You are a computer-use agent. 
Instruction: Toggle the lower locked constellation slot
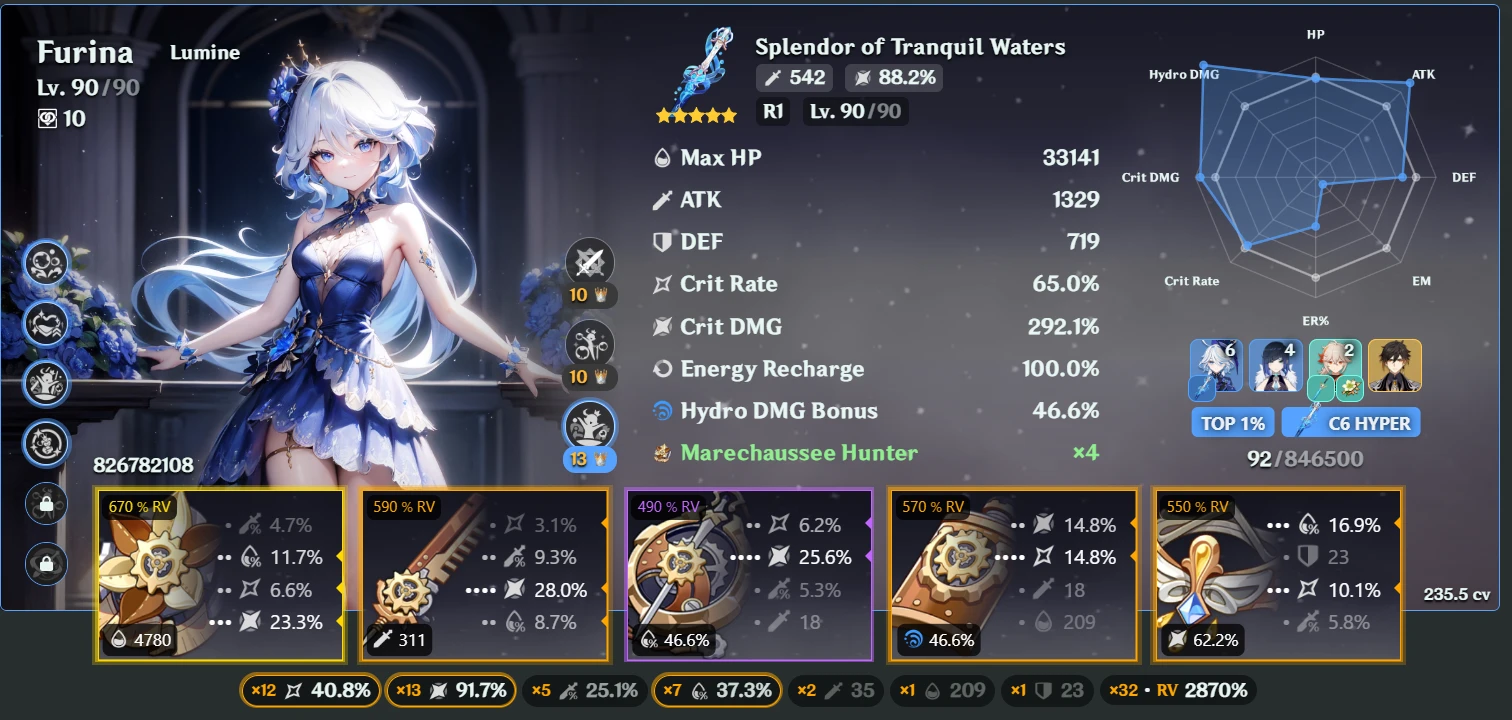[44, 564]
